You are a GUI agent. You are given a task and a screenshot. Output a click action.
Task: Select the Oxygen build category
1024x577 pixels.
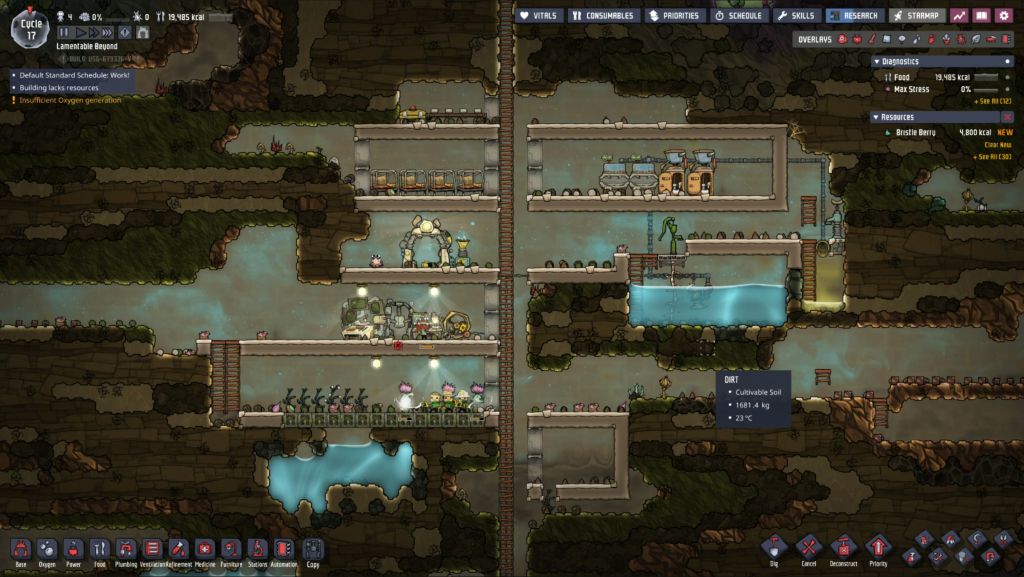47,549
